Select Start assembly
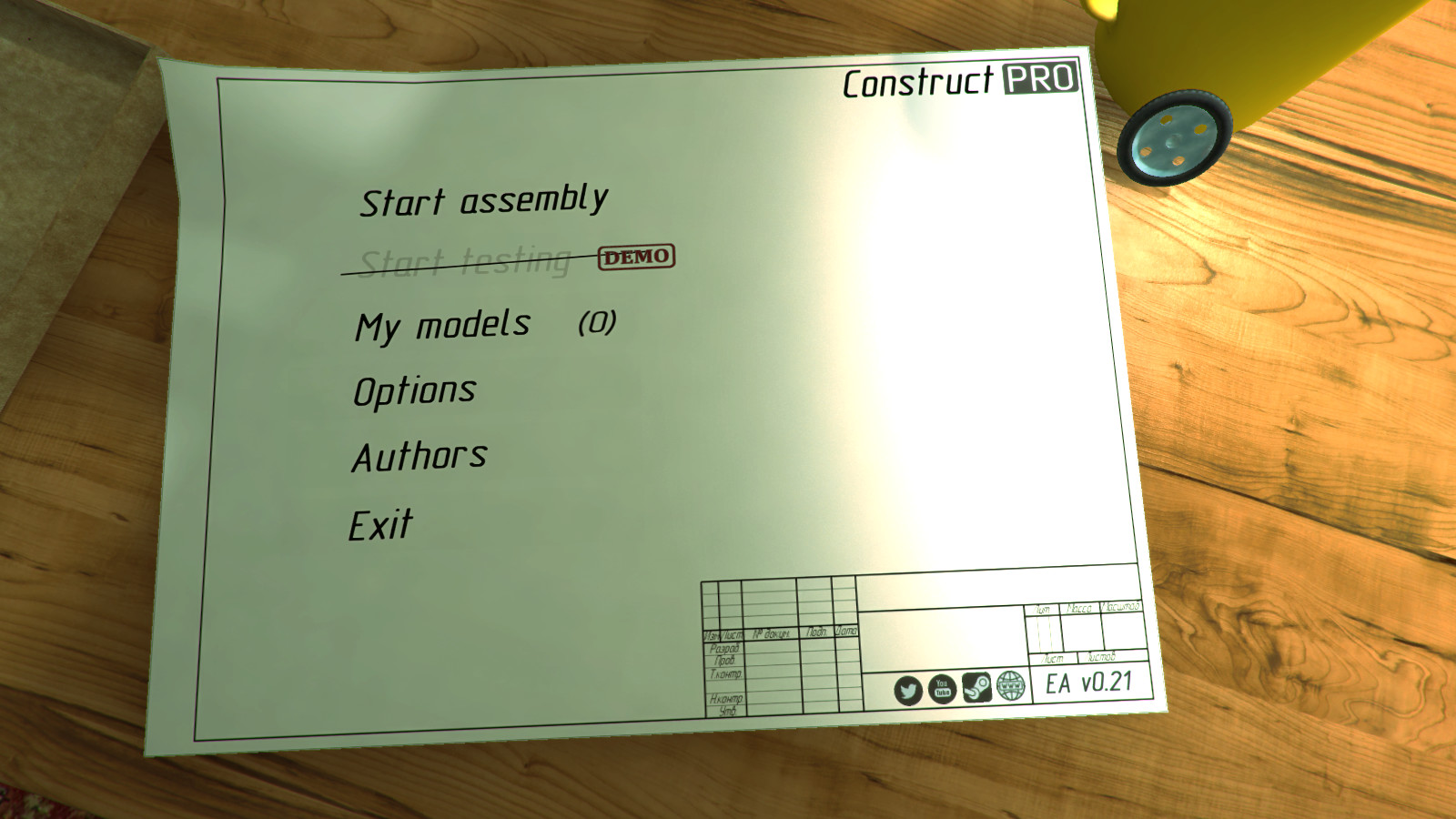The width and height of the screenshot is (1456, 819). [x=483, y=199]
